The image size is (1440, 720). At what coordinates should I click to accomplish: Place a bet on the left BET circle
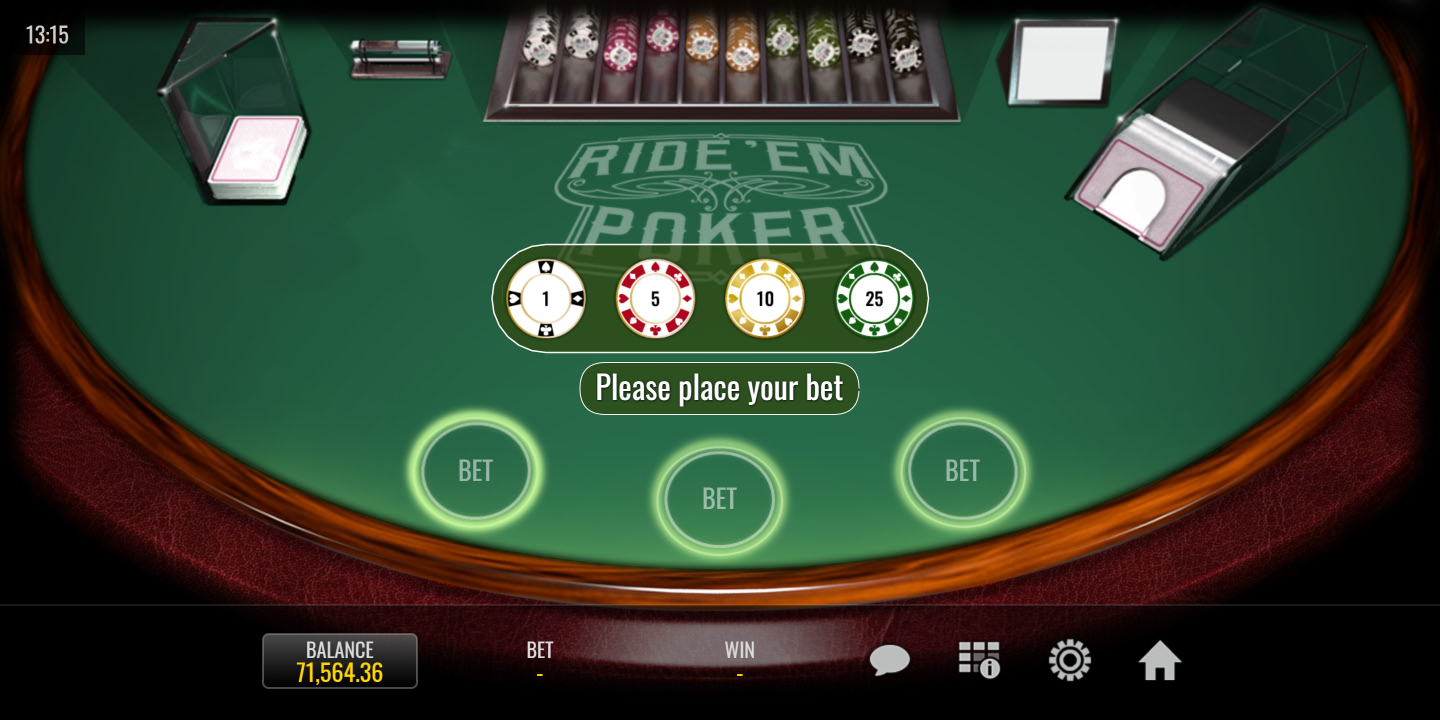pos(475,470)
